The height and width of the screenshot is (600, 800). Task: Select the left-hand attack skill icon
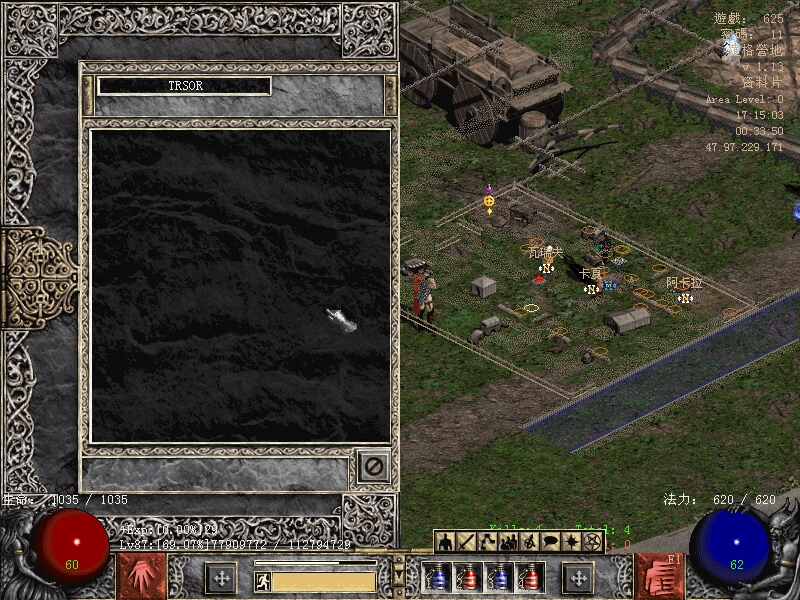(x=139, y=577)
